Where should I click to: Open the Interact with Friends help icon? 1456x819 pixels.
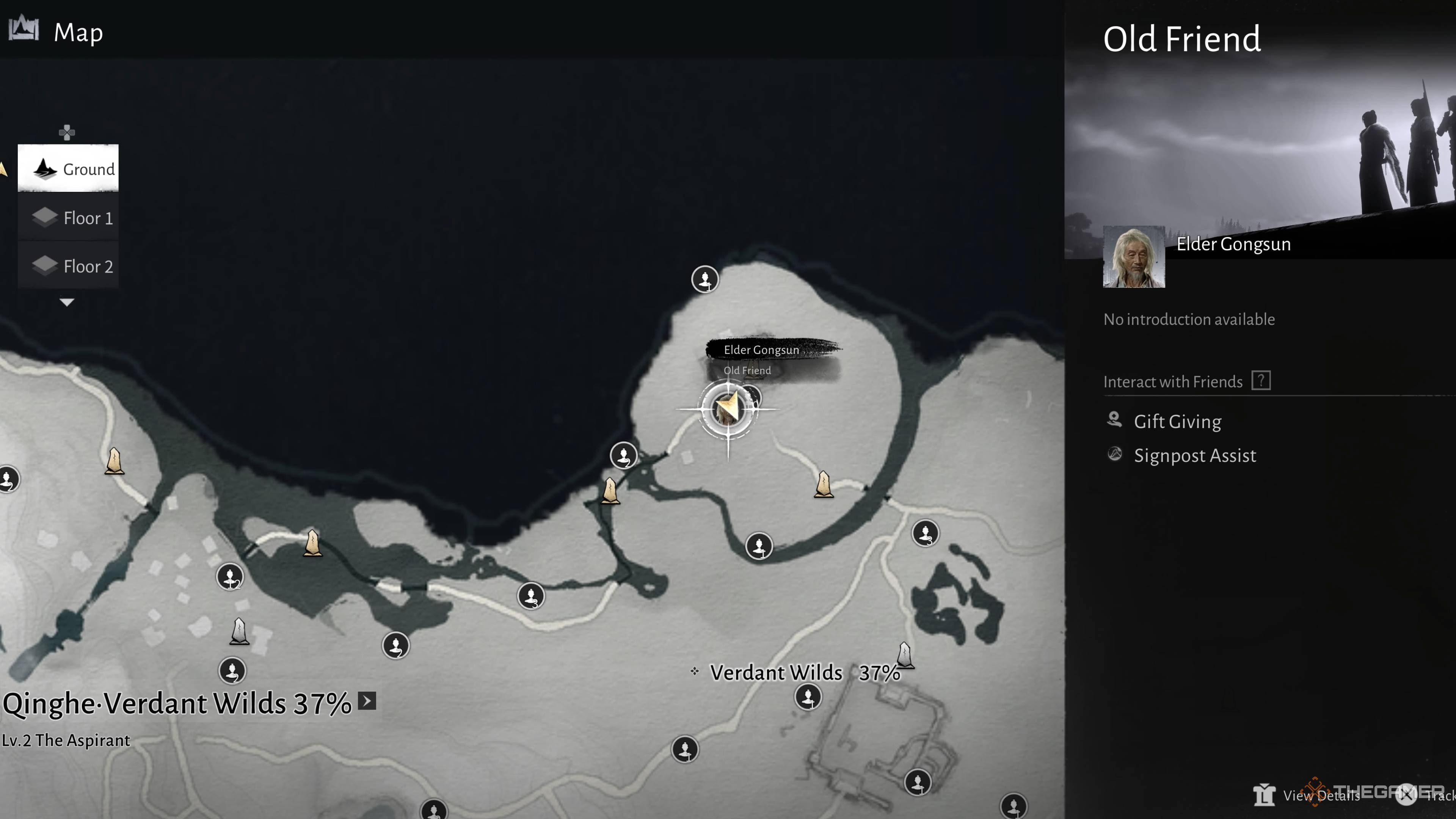tap(1260, 381)
